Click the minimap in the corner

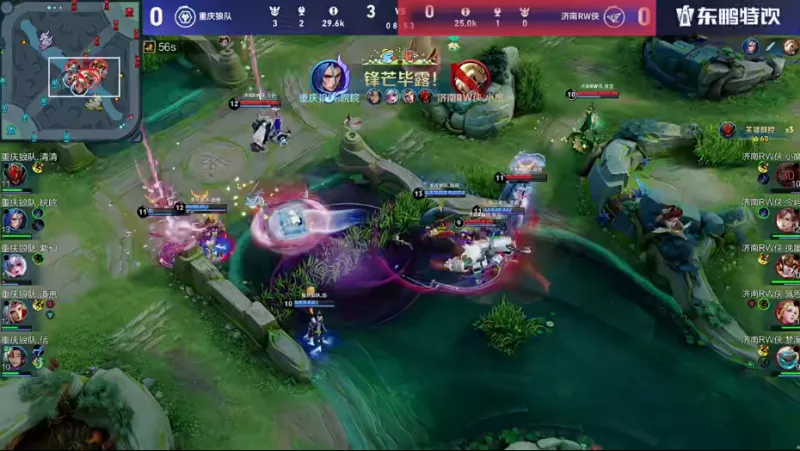pyautogui.click(x=68, y=70)
